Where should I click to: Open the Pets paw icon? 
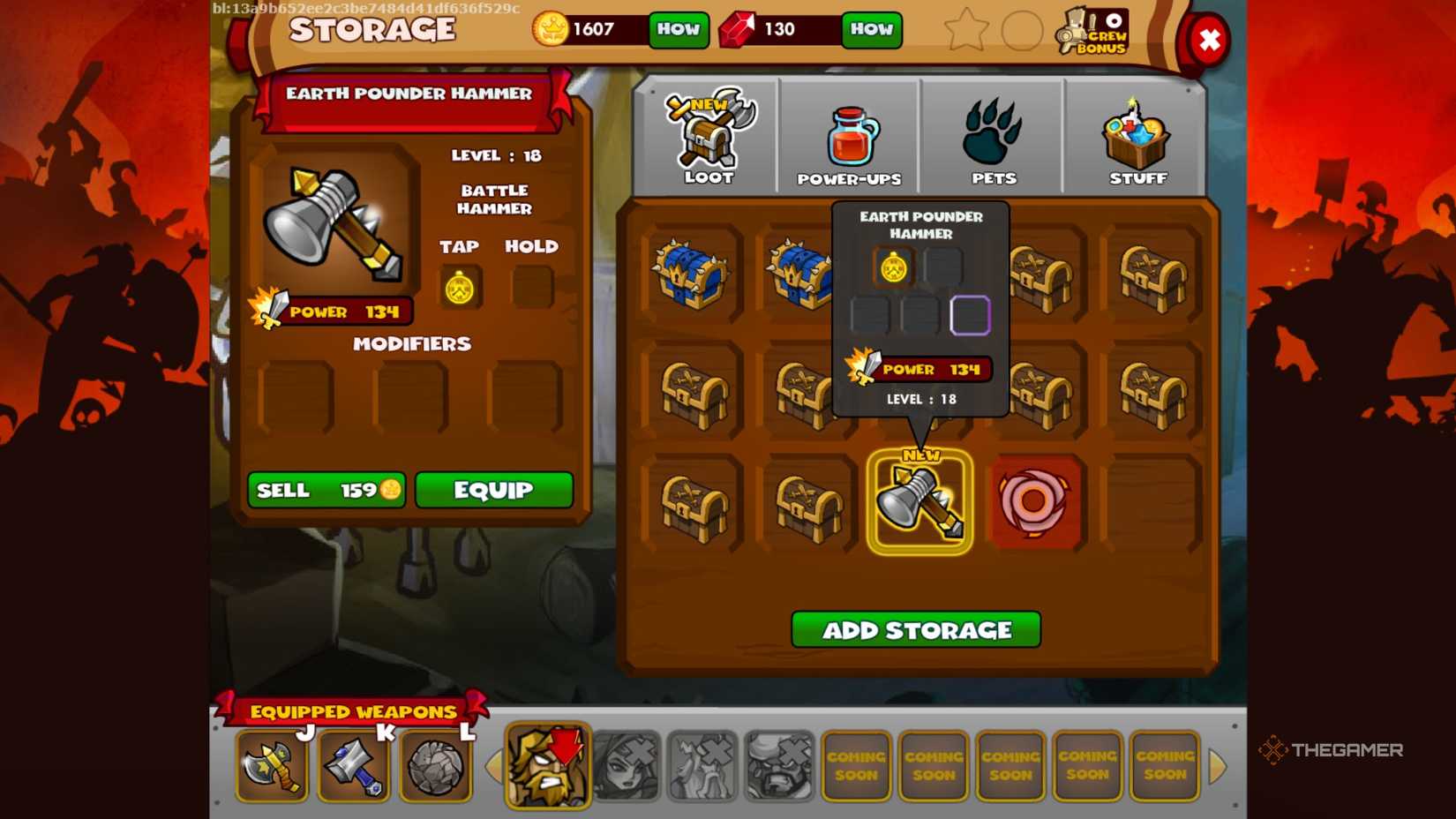point(993,132)
